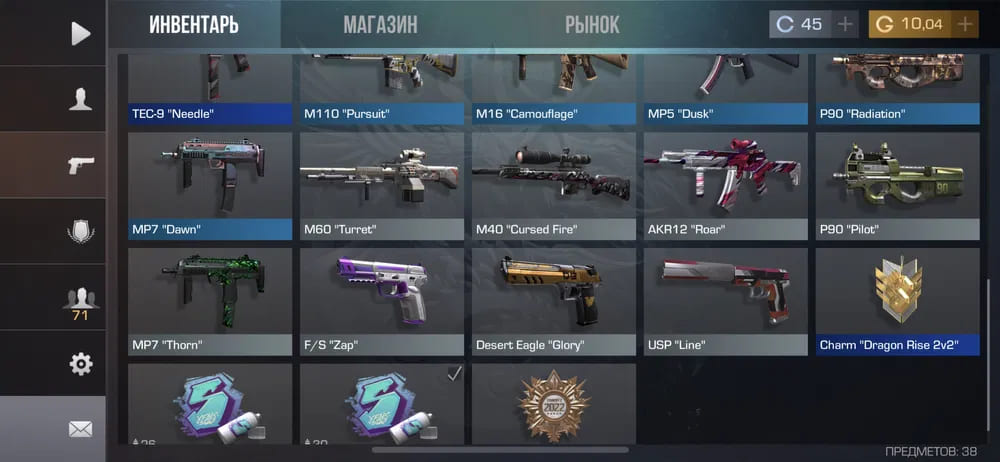Choose the MP7 "Thorn" skin

[210, 300]
